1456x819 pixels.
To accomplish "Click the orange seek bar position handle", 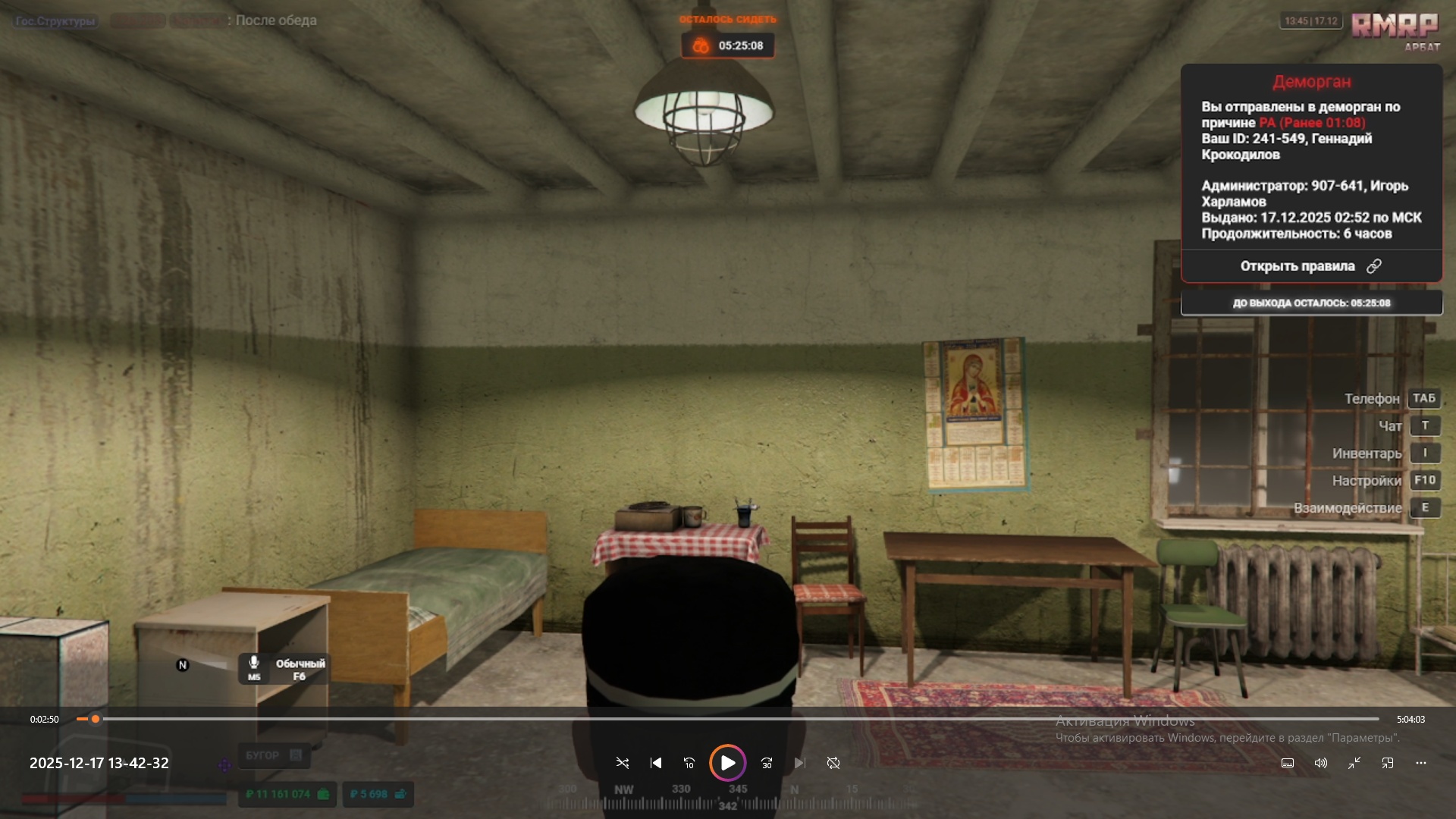I will click(96, 719).
